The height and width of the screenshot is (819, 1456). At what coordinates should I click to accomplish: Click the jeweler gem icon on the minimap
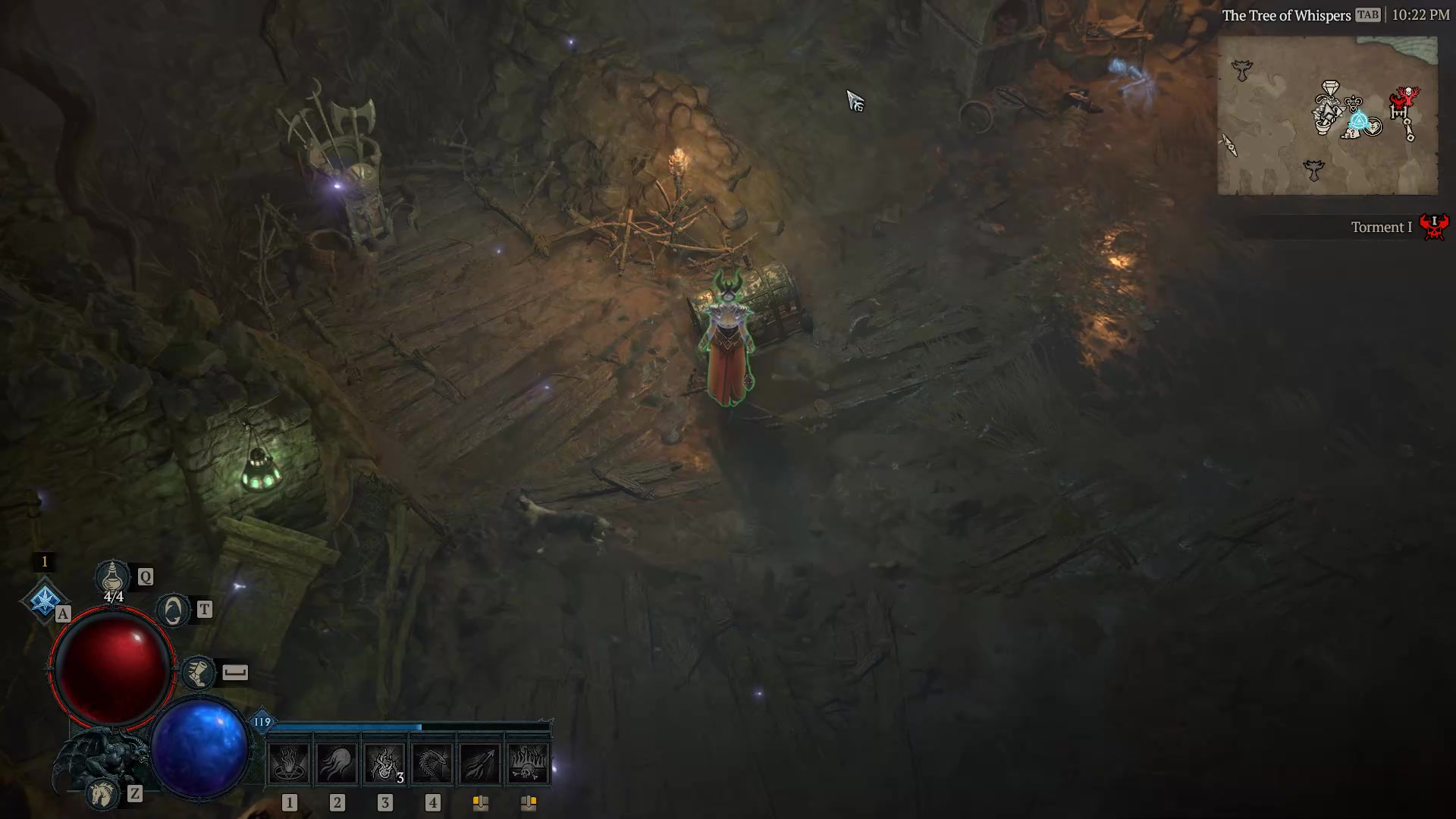[1330, 87]
